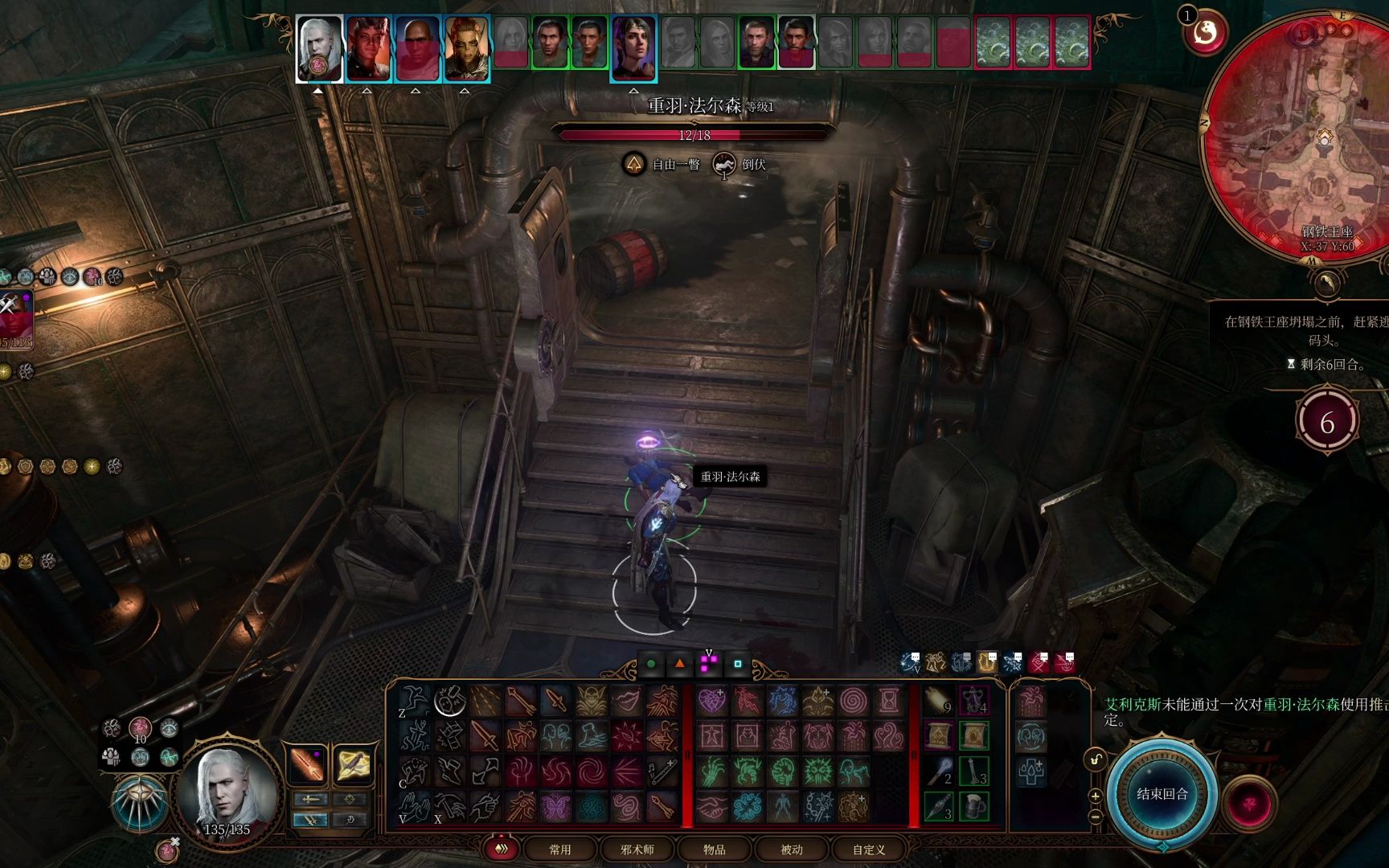1389x868 pixels.
Task: Click the red orb beside end turn
Action: [1249, 804]
